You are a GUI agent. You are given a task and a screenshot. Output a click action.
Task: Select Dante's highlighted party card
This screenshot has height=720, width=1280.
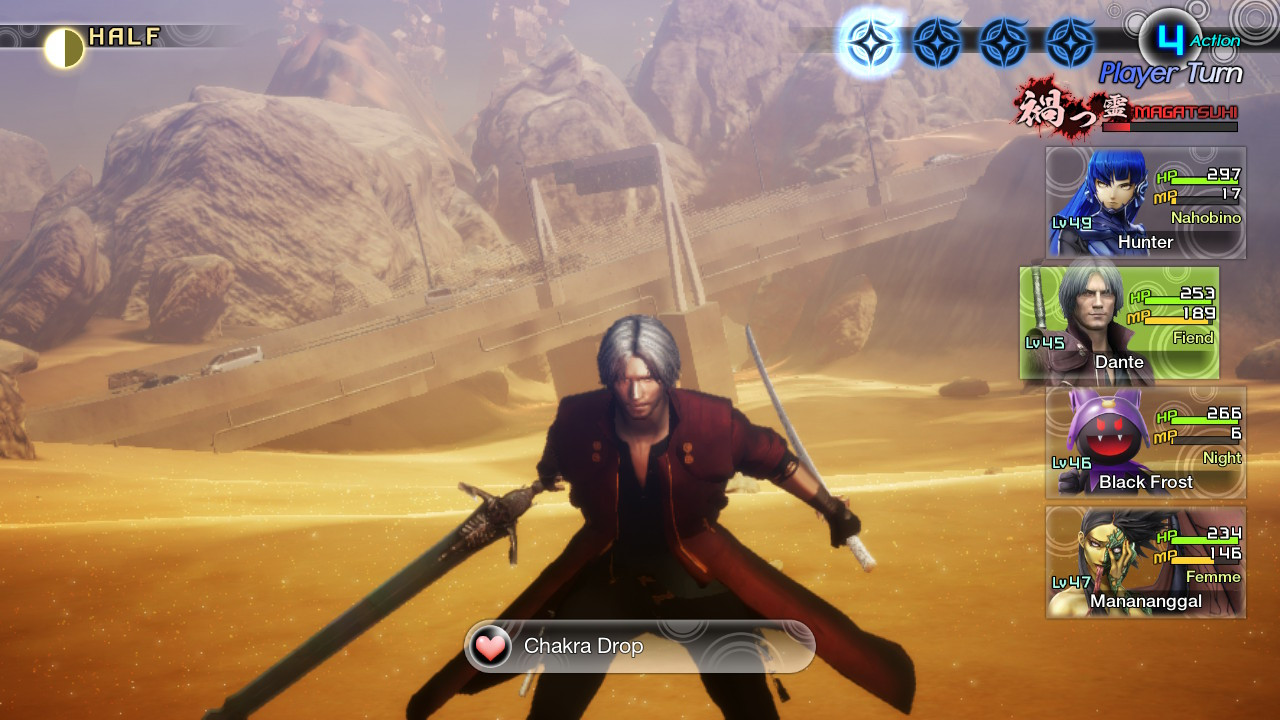click(x=1120, y=322)
